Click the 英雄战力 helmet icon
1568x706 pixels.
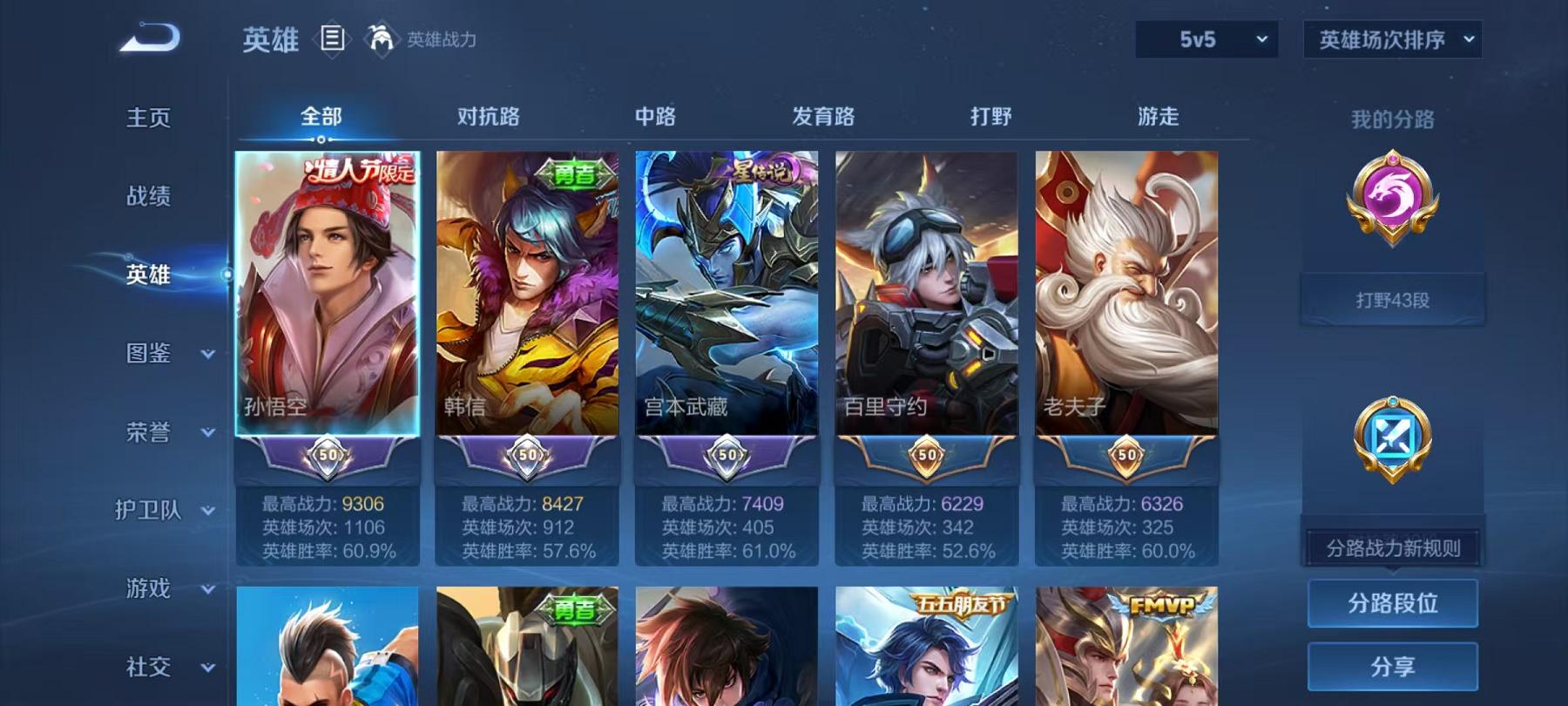(x=377, y=37)
